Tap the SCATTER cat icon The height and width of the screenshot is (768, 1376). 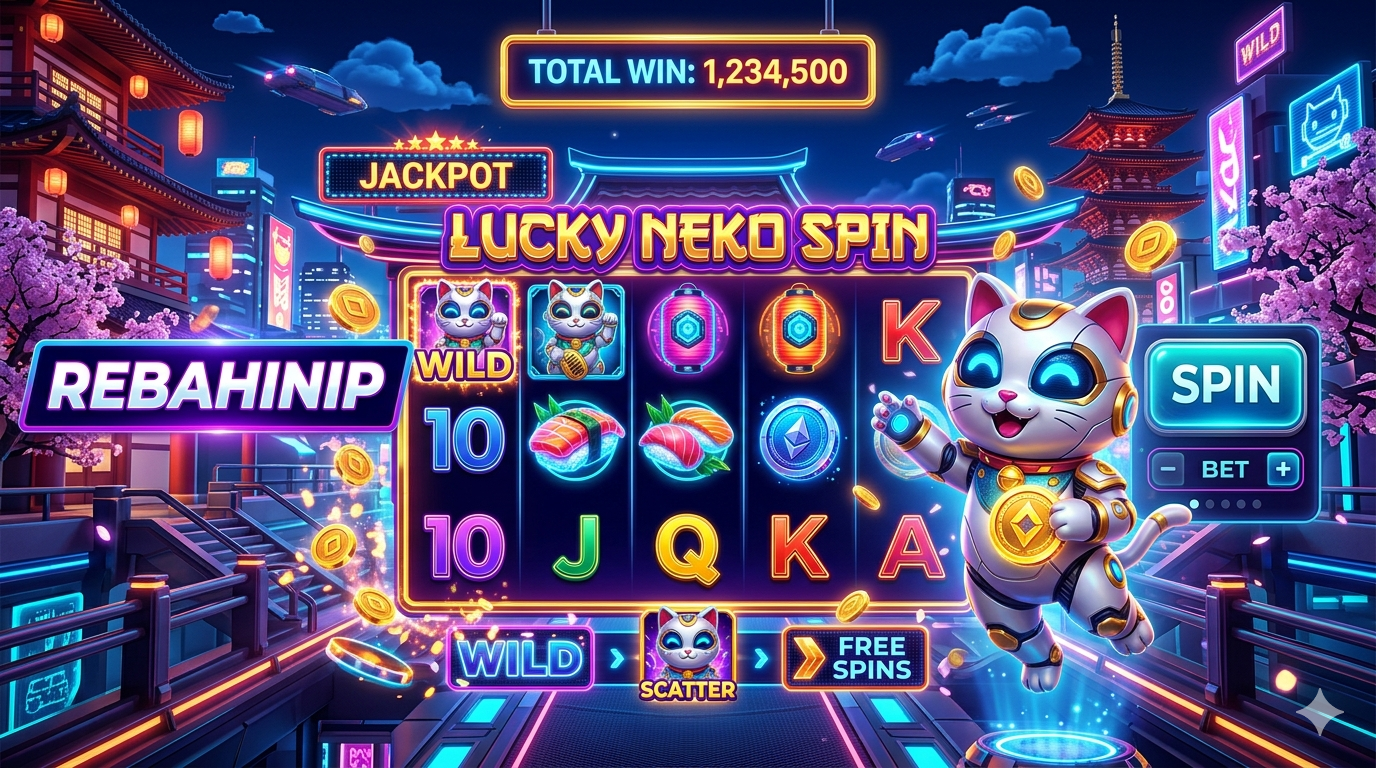click(688, 652)
